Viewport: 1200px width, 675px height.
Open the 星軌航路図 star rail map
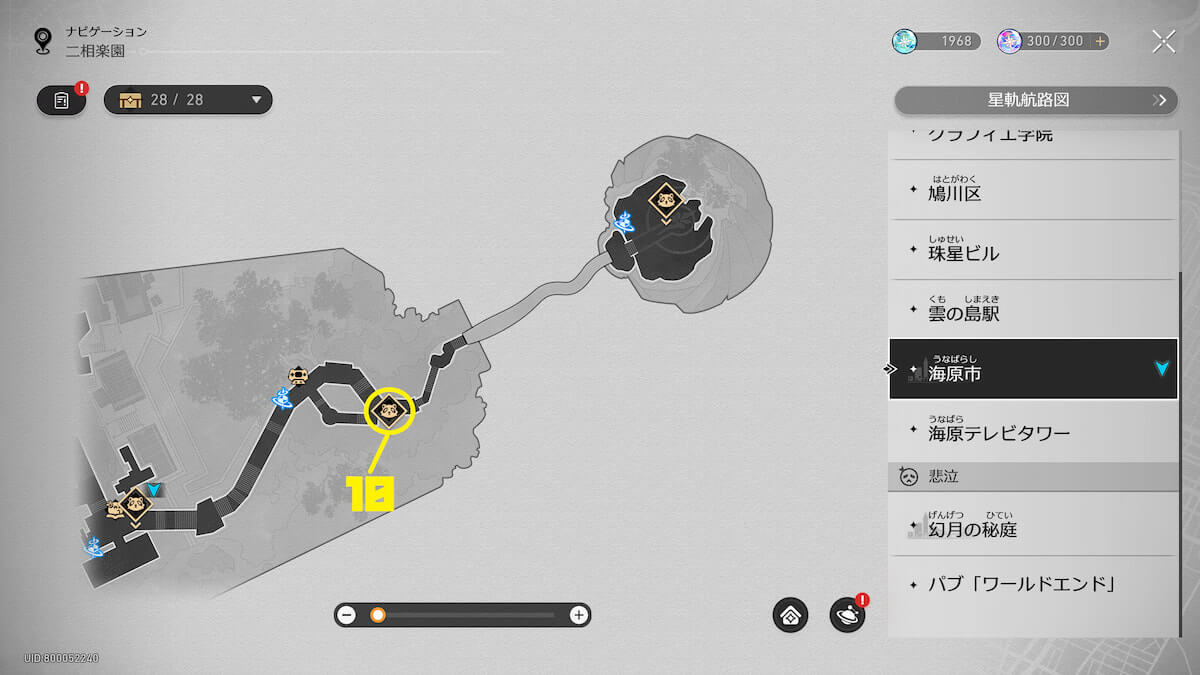click(x=1035, y=101)
